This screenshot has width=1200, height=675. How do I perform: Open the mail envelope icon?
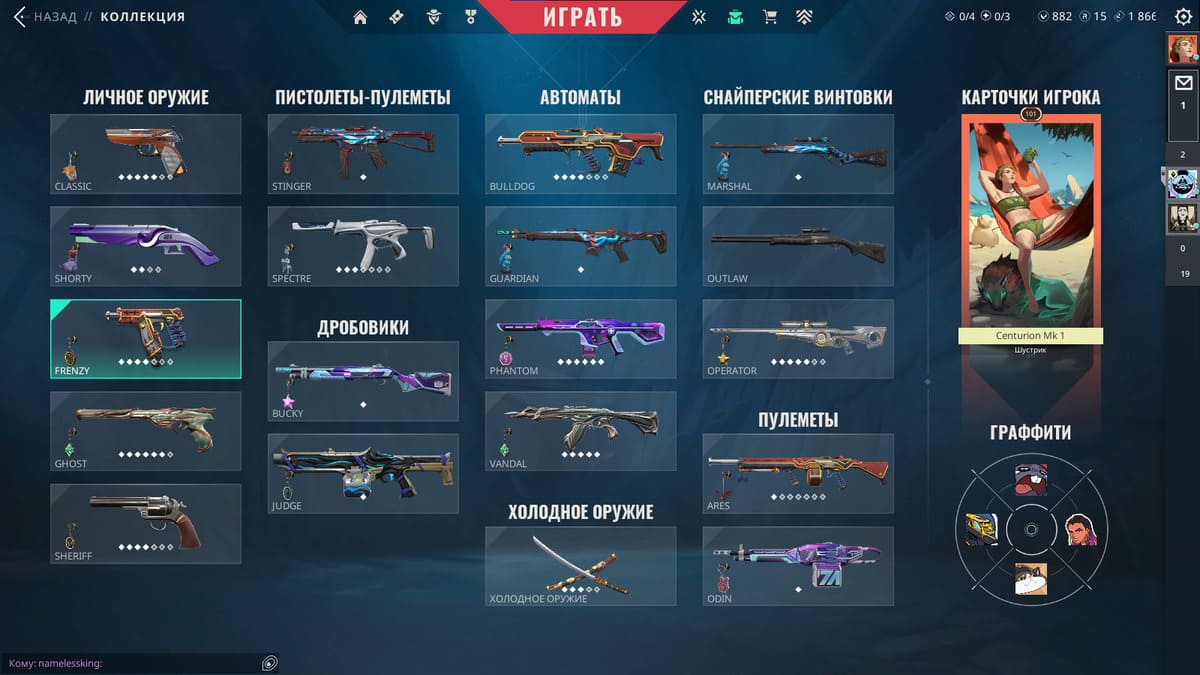[1183, 83]
